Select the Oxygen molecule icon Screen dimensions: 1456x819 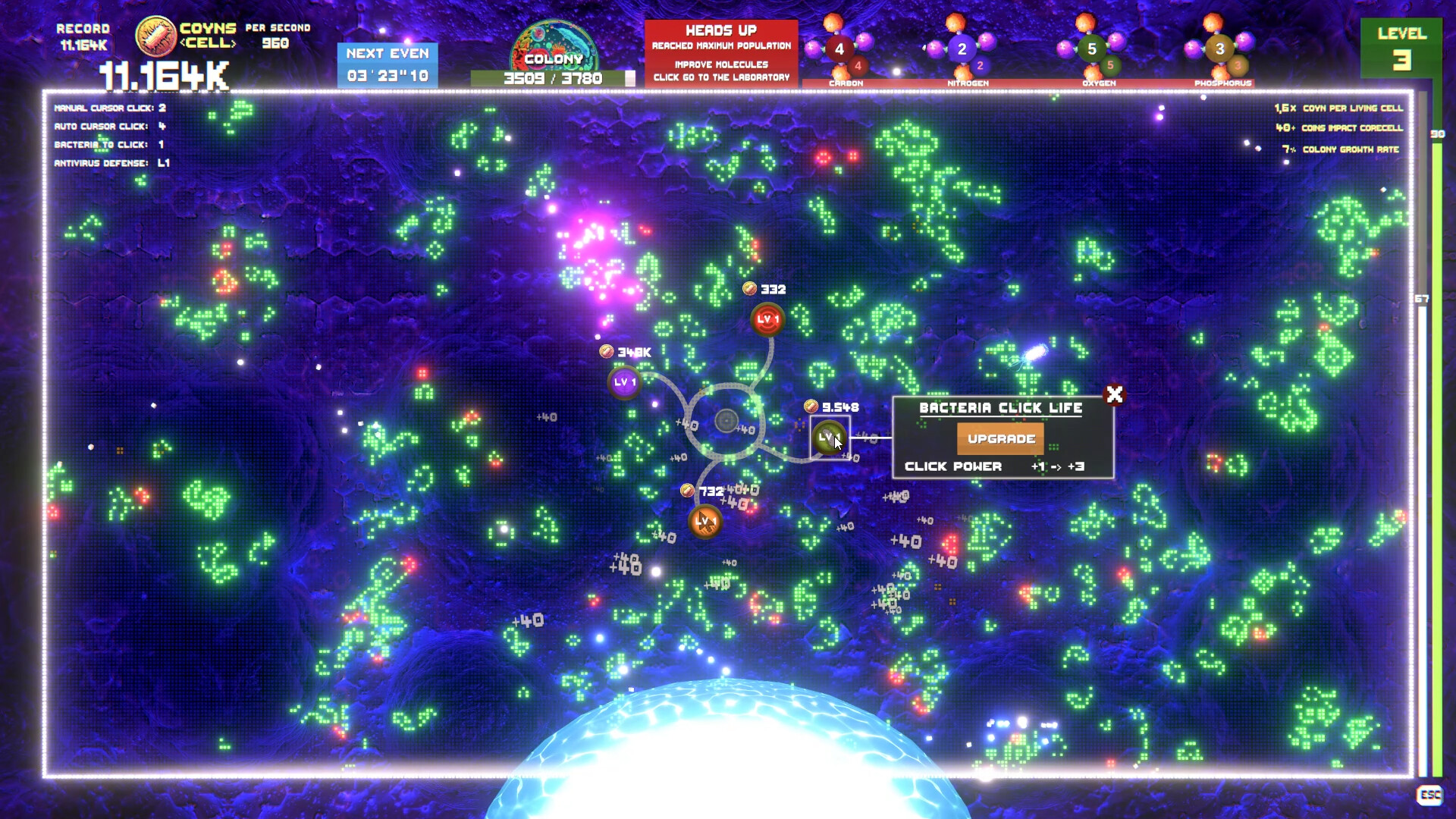[x=1092, y=47]
